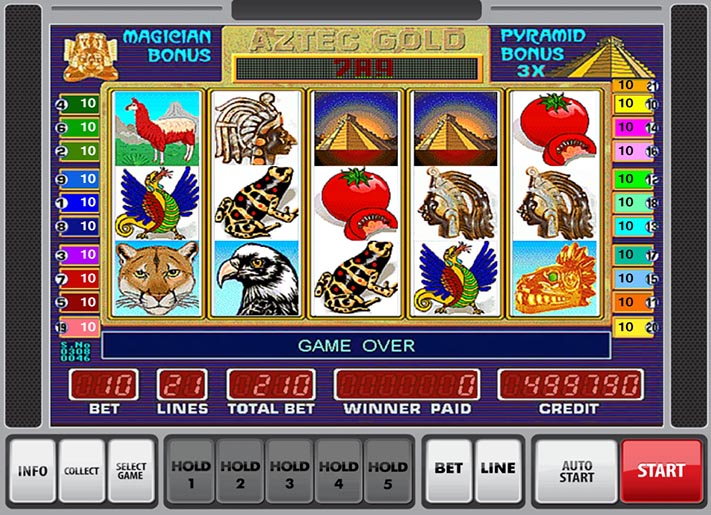The image size is (711, 515).
Task: Select the HOLD 3 button
Action: point(289,472)
